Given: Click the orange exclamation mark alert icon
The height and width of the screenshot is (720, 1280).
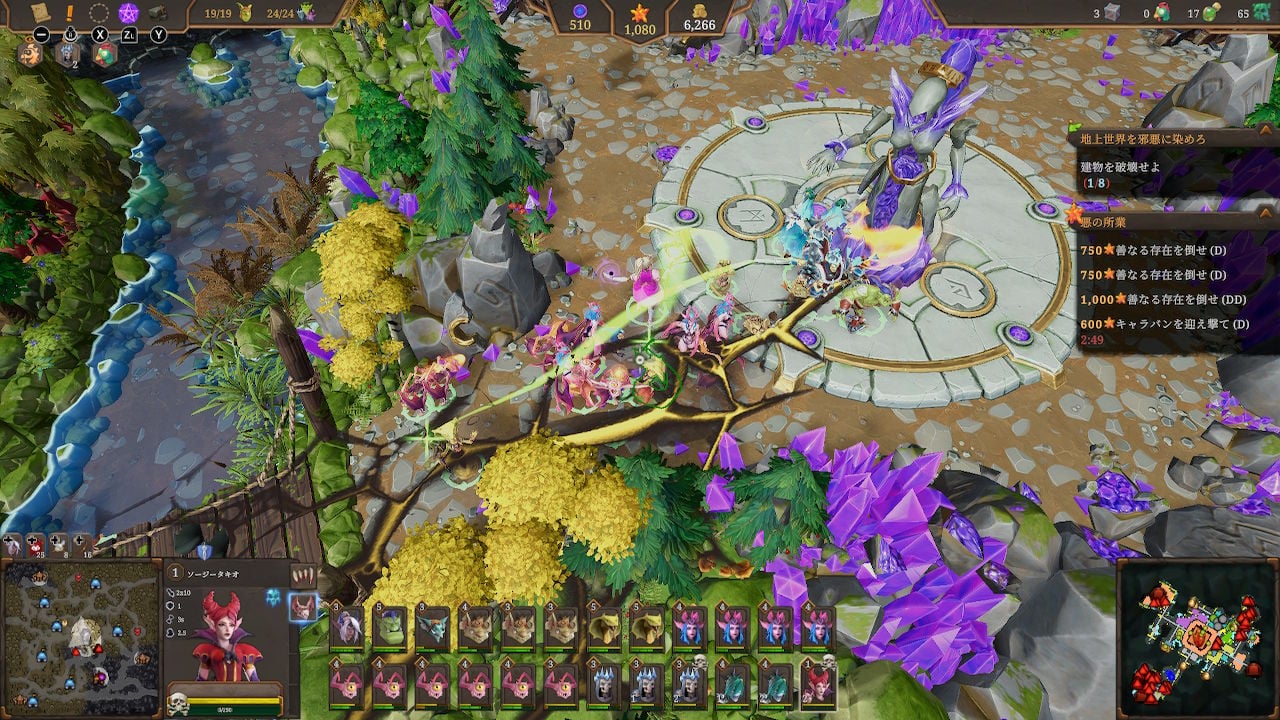Looking at the screenshot, I should point(71,13).
